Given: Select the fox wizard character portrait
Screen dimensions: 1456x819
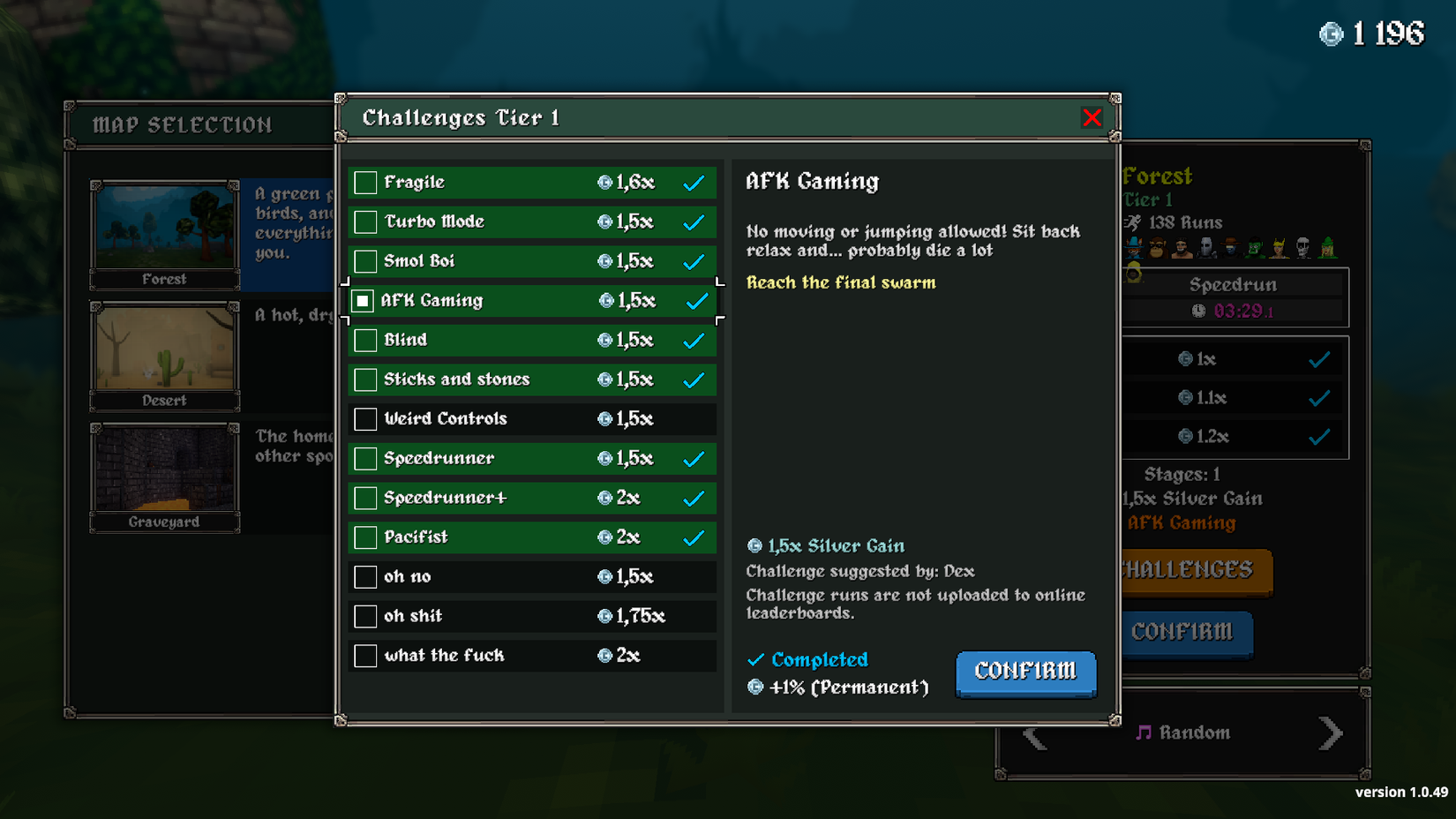Looking at the screenshot, I should click(x=1135, y=248).
